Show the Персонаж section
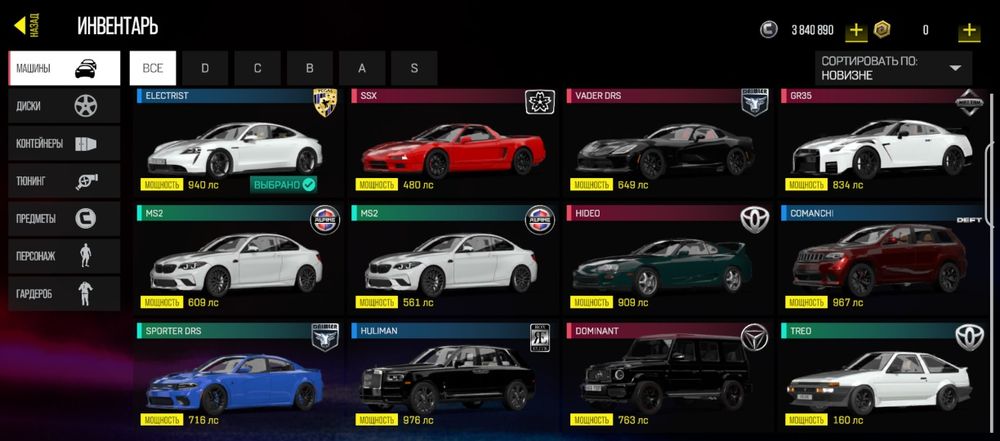The width and height of the screenshot is (1000, 441). pos(64,256)
